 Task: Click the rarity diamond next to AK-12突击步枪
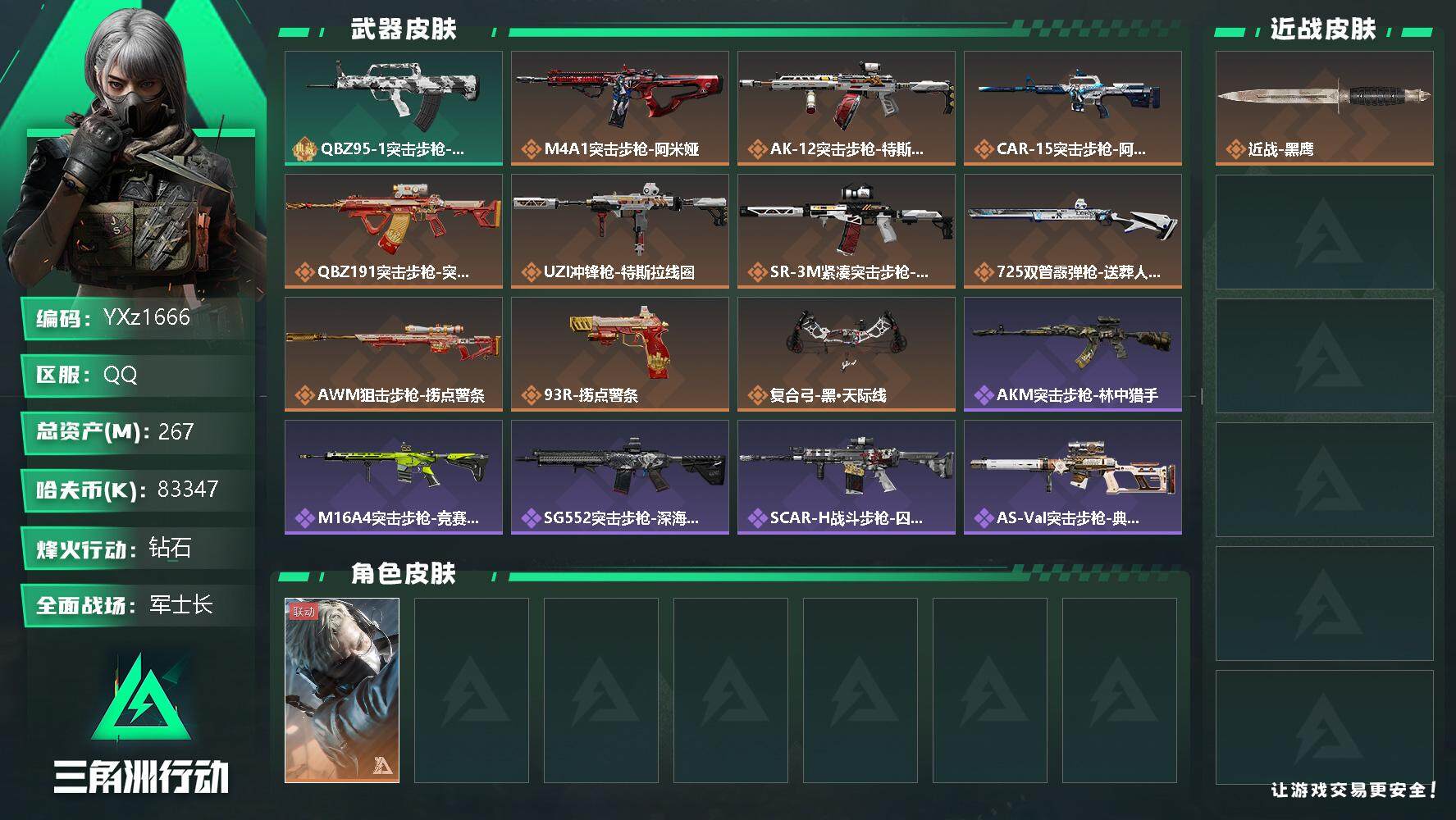point(757,150)
